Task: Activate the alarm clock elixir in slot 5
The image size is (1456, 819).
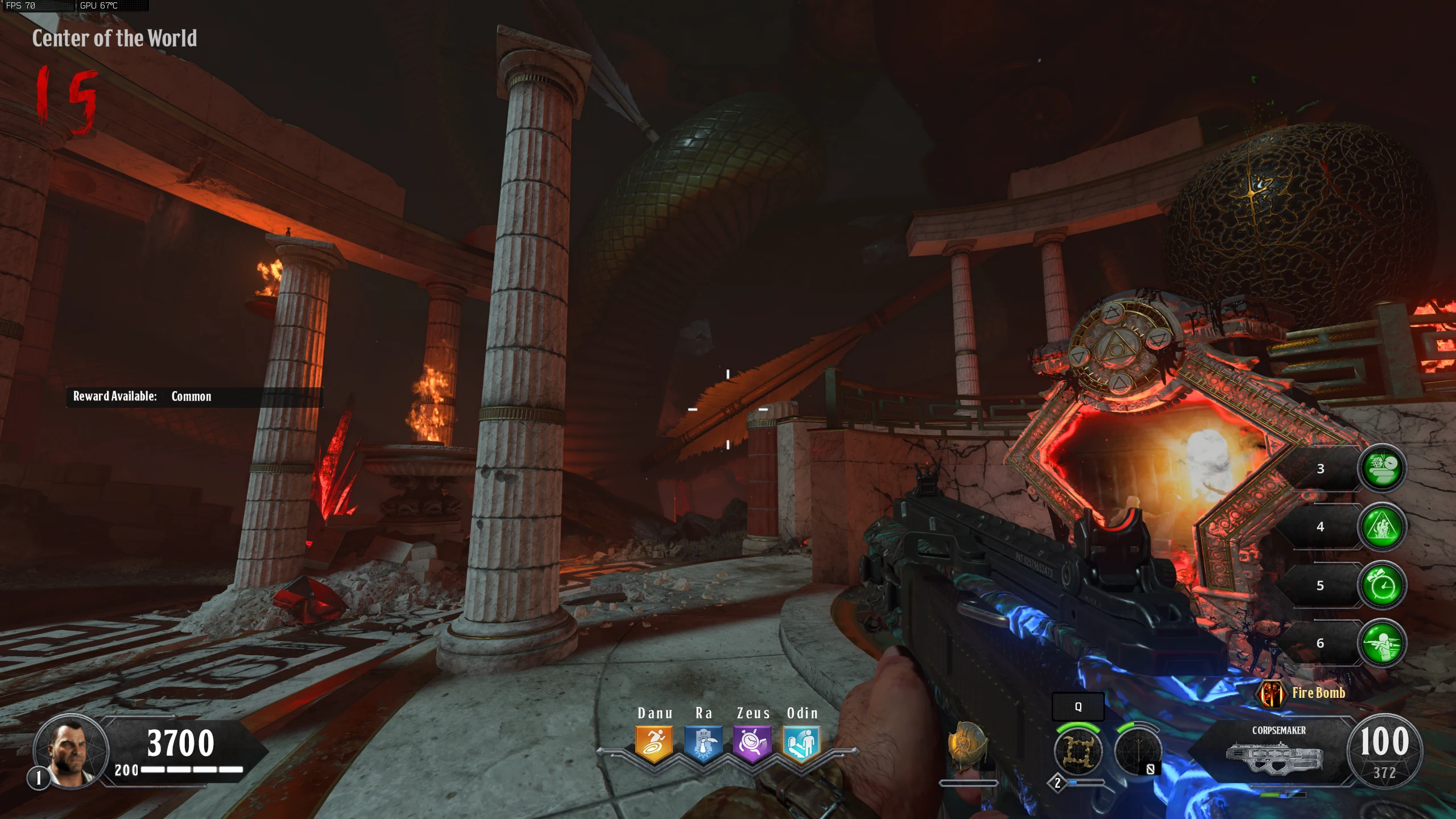Action: pyautogui.click(x=1382, y=585)
